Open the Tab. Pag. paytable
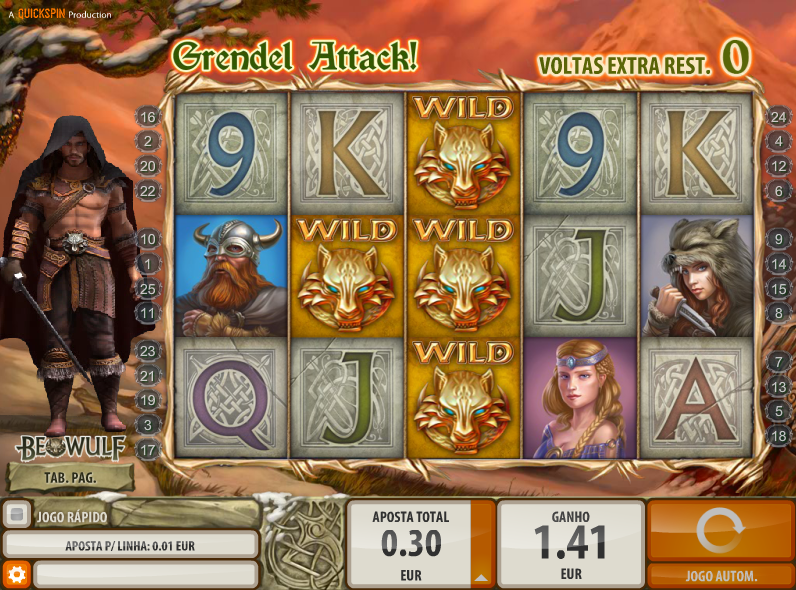 [69, 477]
